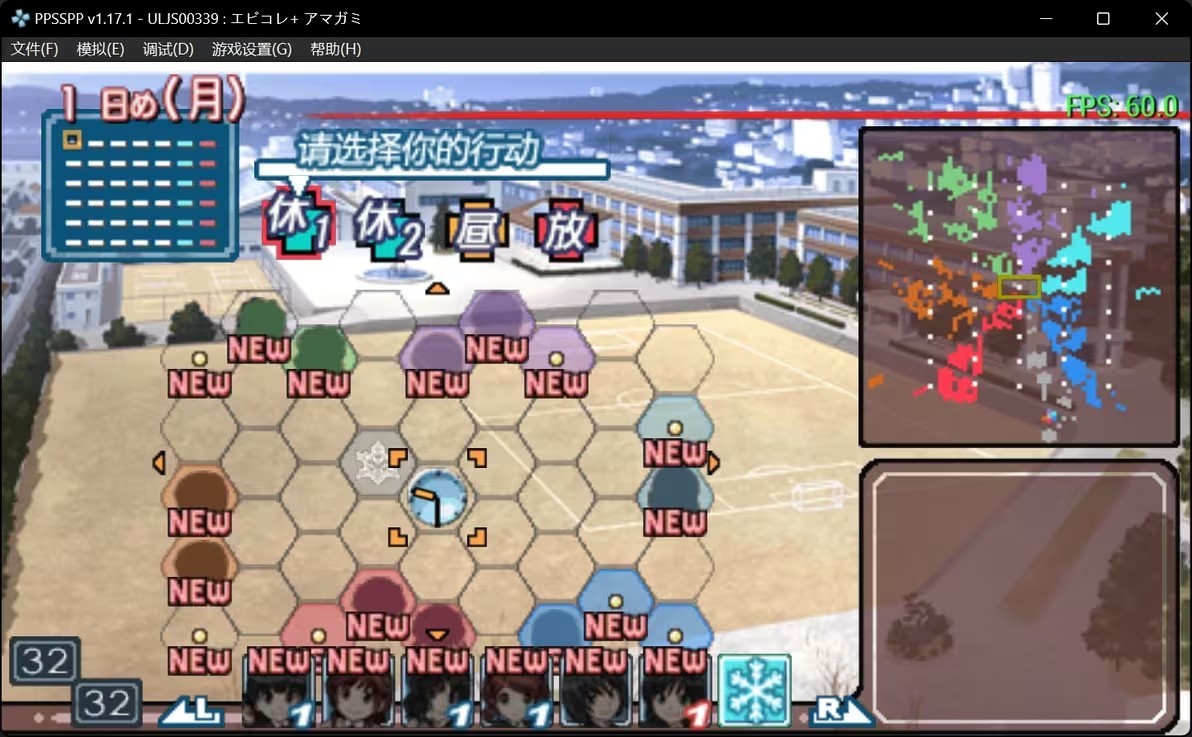Close the PPSSPP window
Image resolution: width=1192 pixels, height=737 pixels.
click(1161, 18)
